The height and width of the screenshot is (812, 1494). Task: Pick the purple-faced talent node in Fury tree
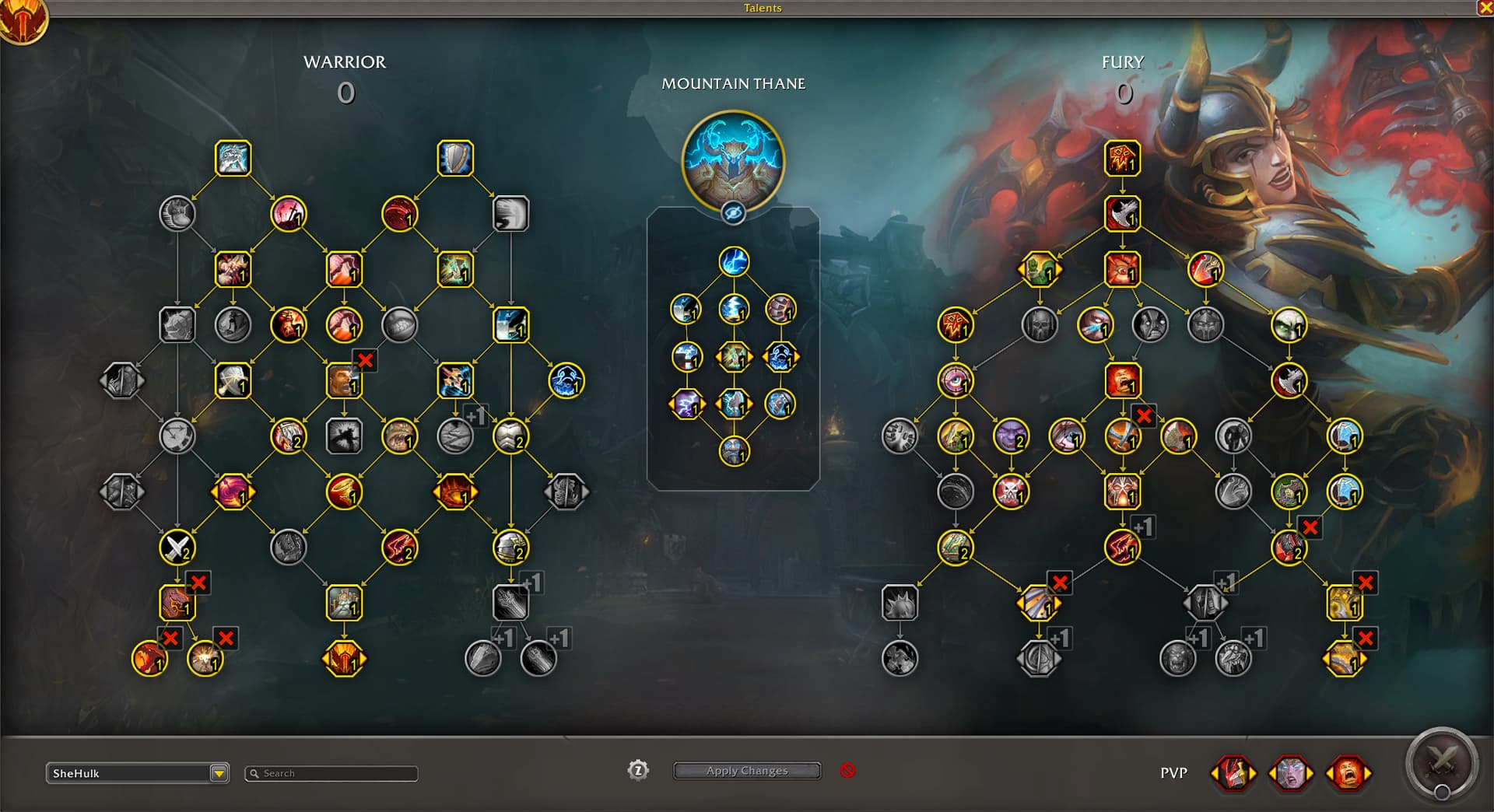1011,436
